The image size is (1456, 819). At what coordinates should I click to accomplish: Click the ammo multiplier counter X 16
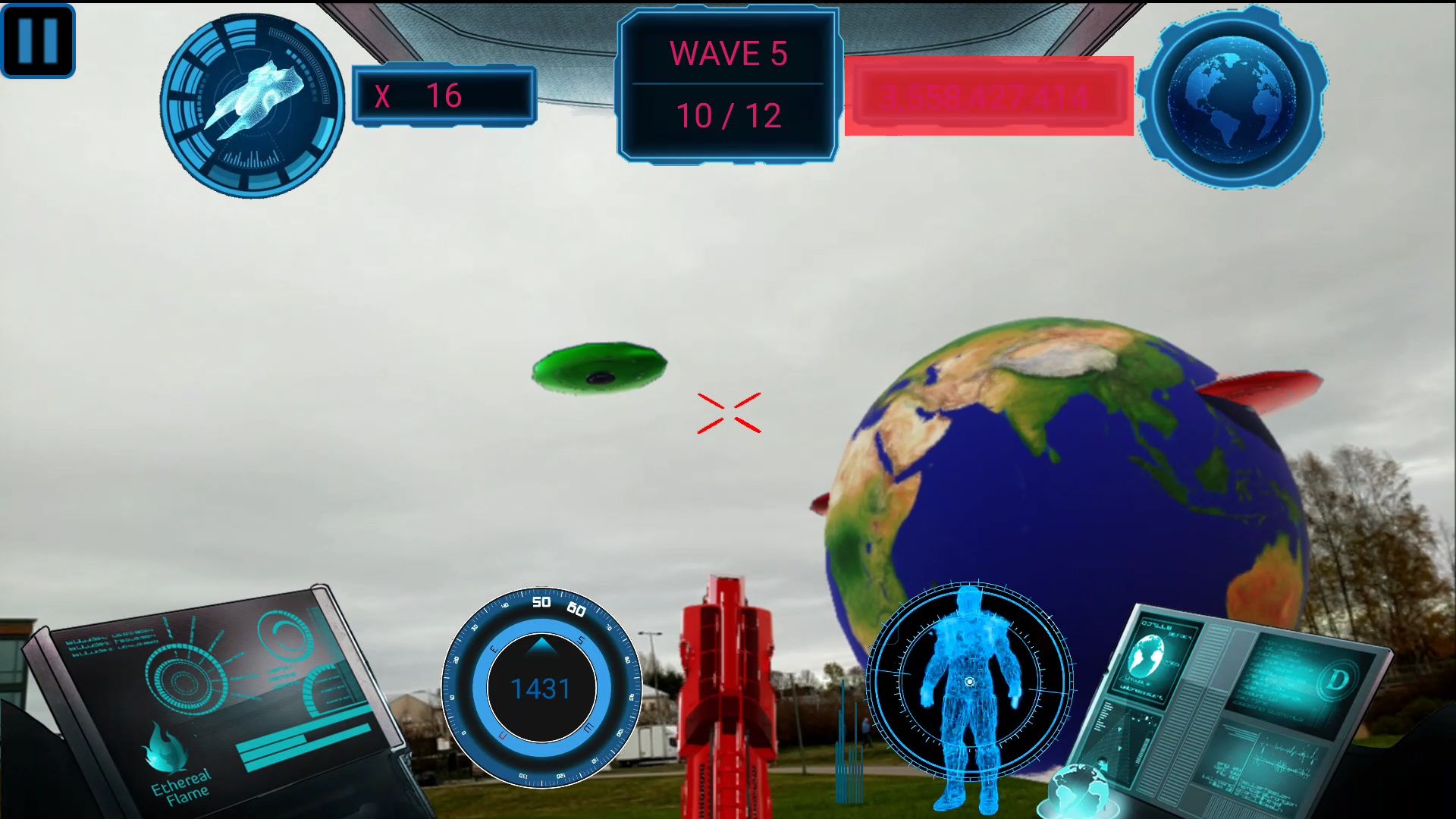[x=444, y=96]
